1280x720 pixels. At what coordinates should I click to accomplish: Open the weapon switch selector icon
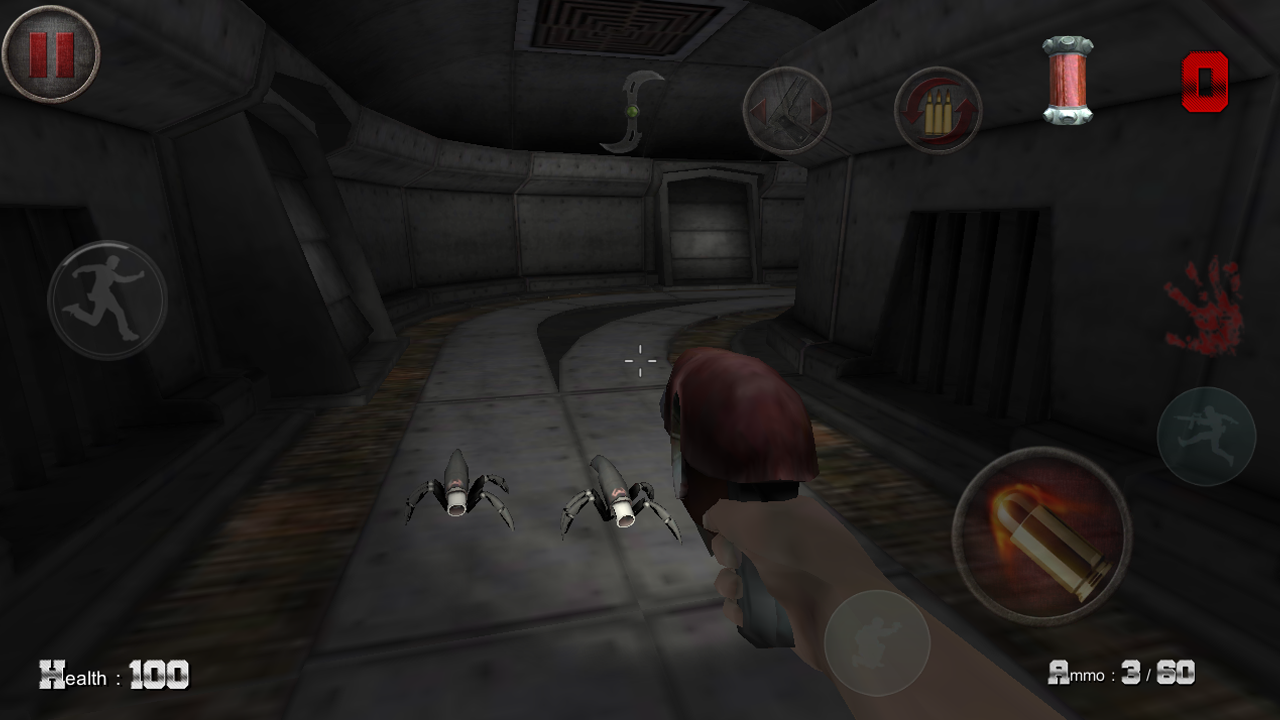pos(786,110)
